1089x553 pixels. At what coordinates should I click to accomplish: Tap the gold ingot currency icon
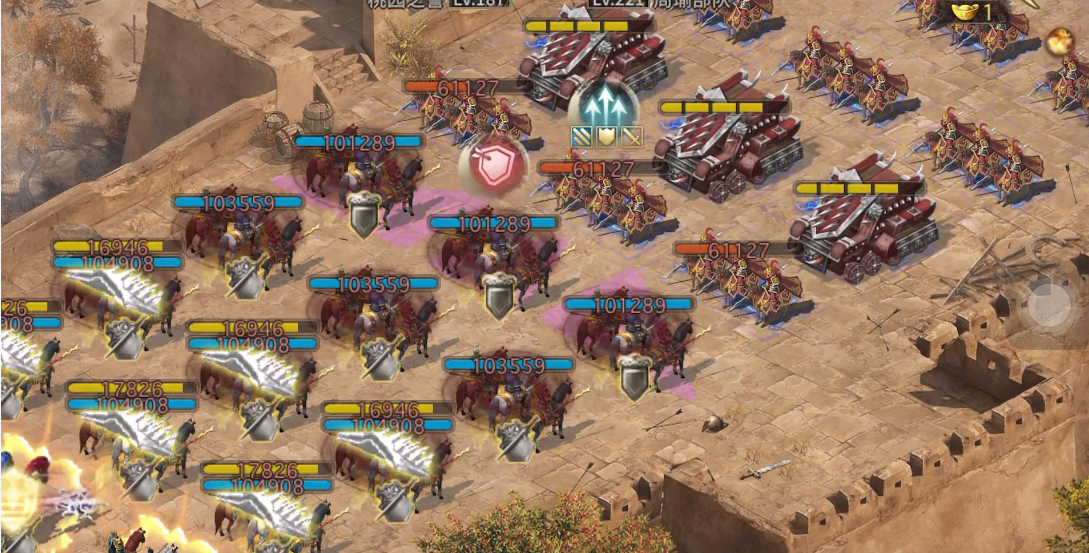[964, 12]
